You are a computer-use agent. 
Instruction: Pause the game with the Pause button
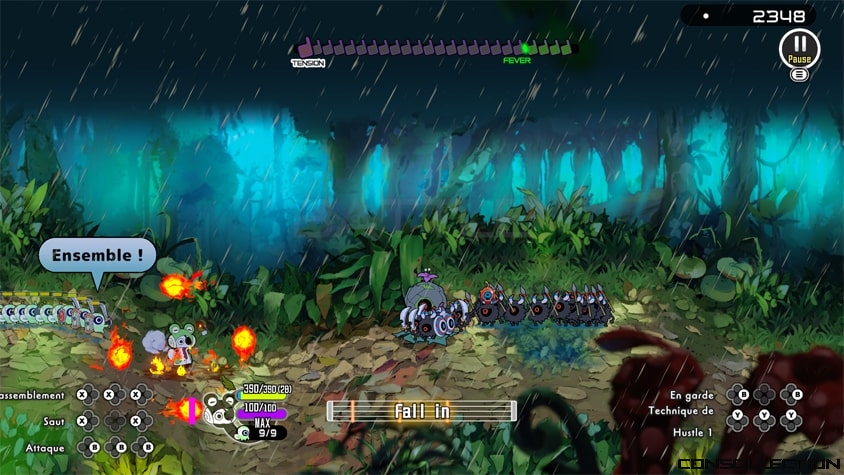click(799, 47)
